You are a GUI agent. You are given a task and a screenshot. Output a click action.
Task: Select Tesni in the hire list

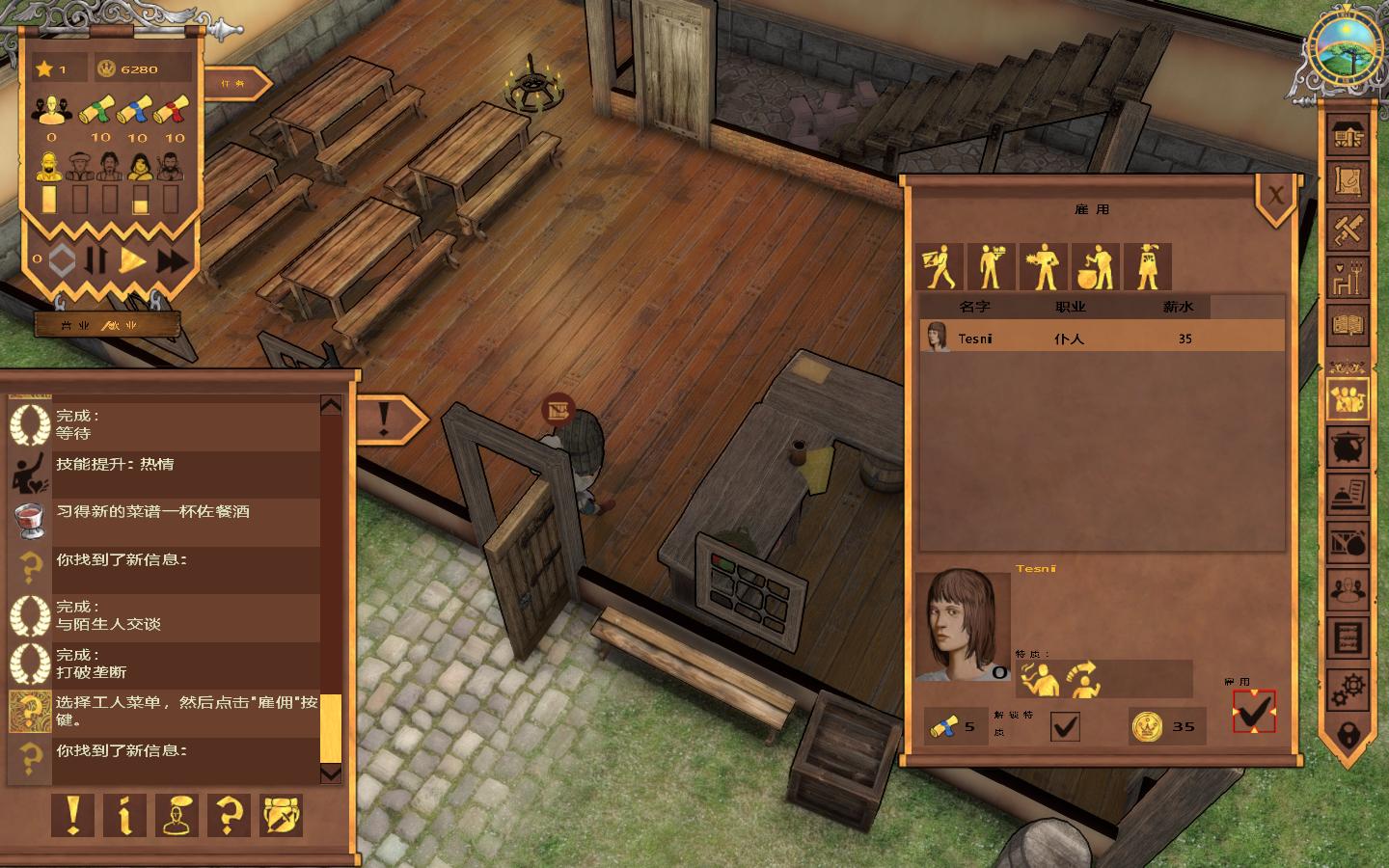pyautogui.click(x=1102, y=338)
